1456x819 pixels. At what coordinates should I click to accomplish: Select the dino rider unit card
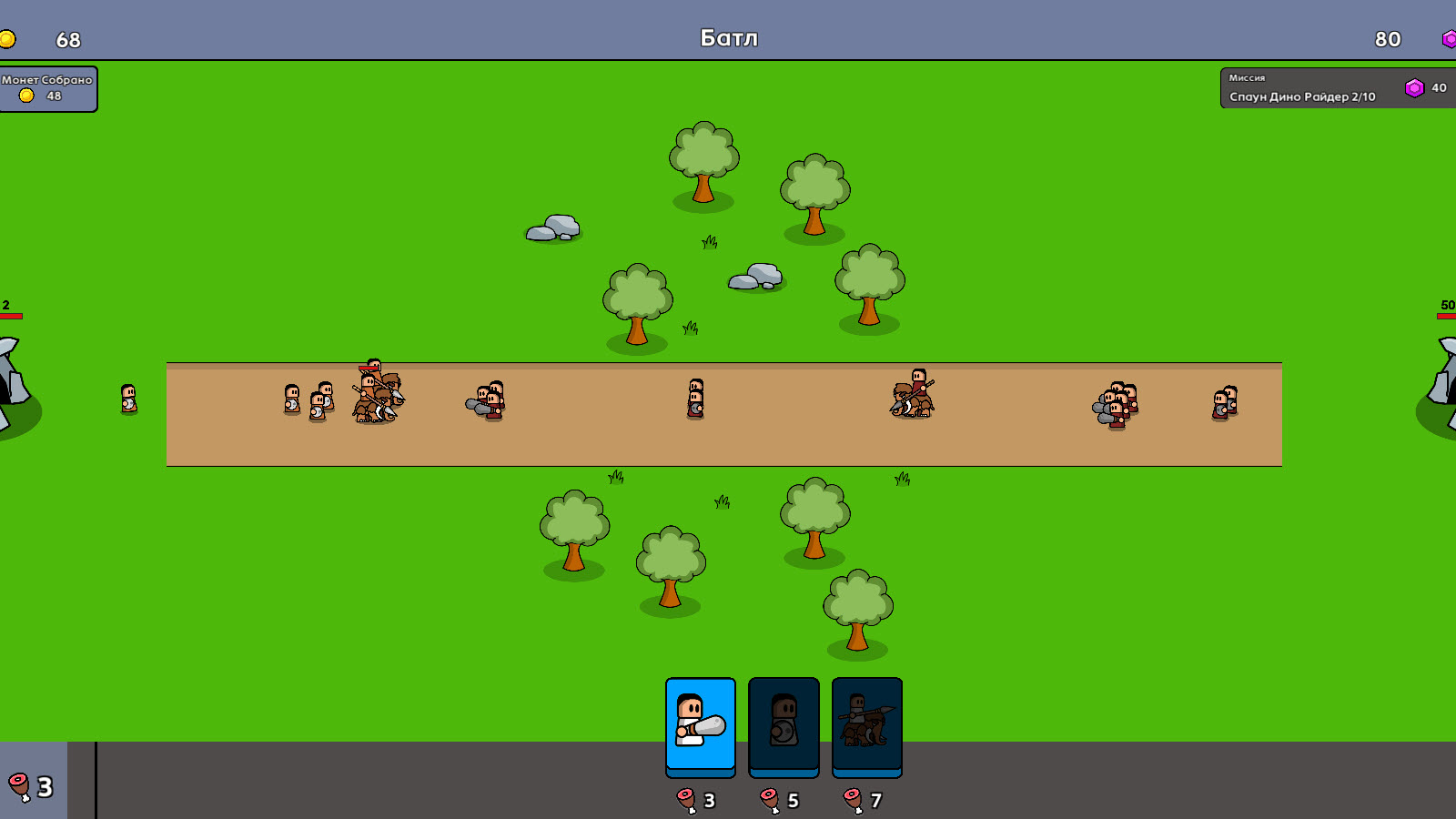tap(865, 725)
